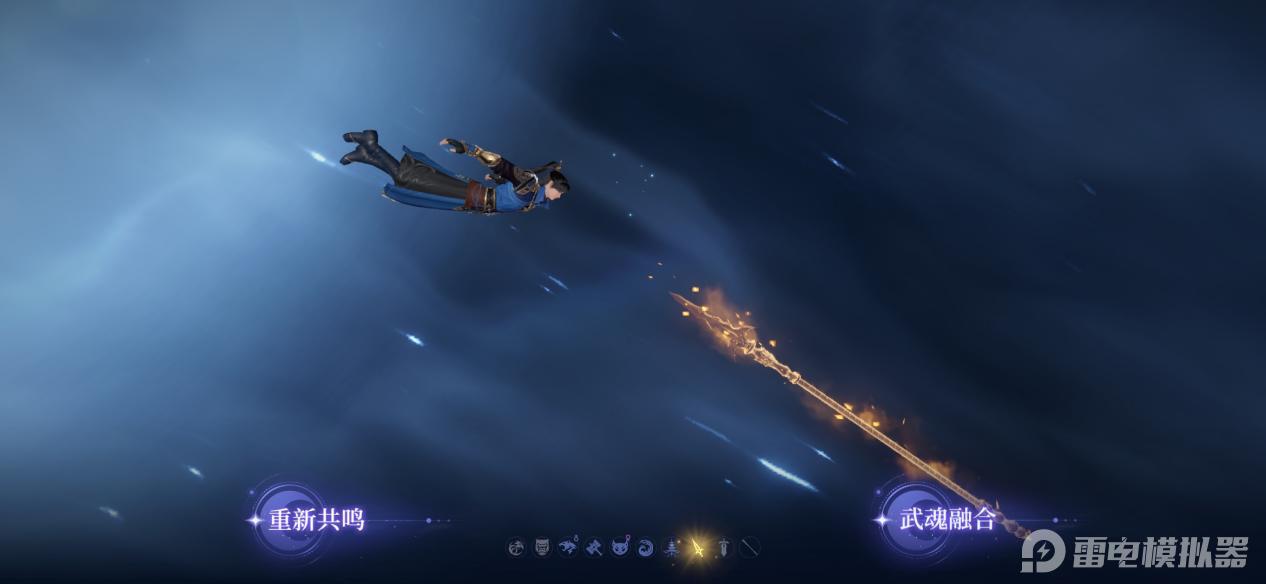Choose the pagoda tower spirit icon
Screen dimensions: 1266x584
[672, 547]
